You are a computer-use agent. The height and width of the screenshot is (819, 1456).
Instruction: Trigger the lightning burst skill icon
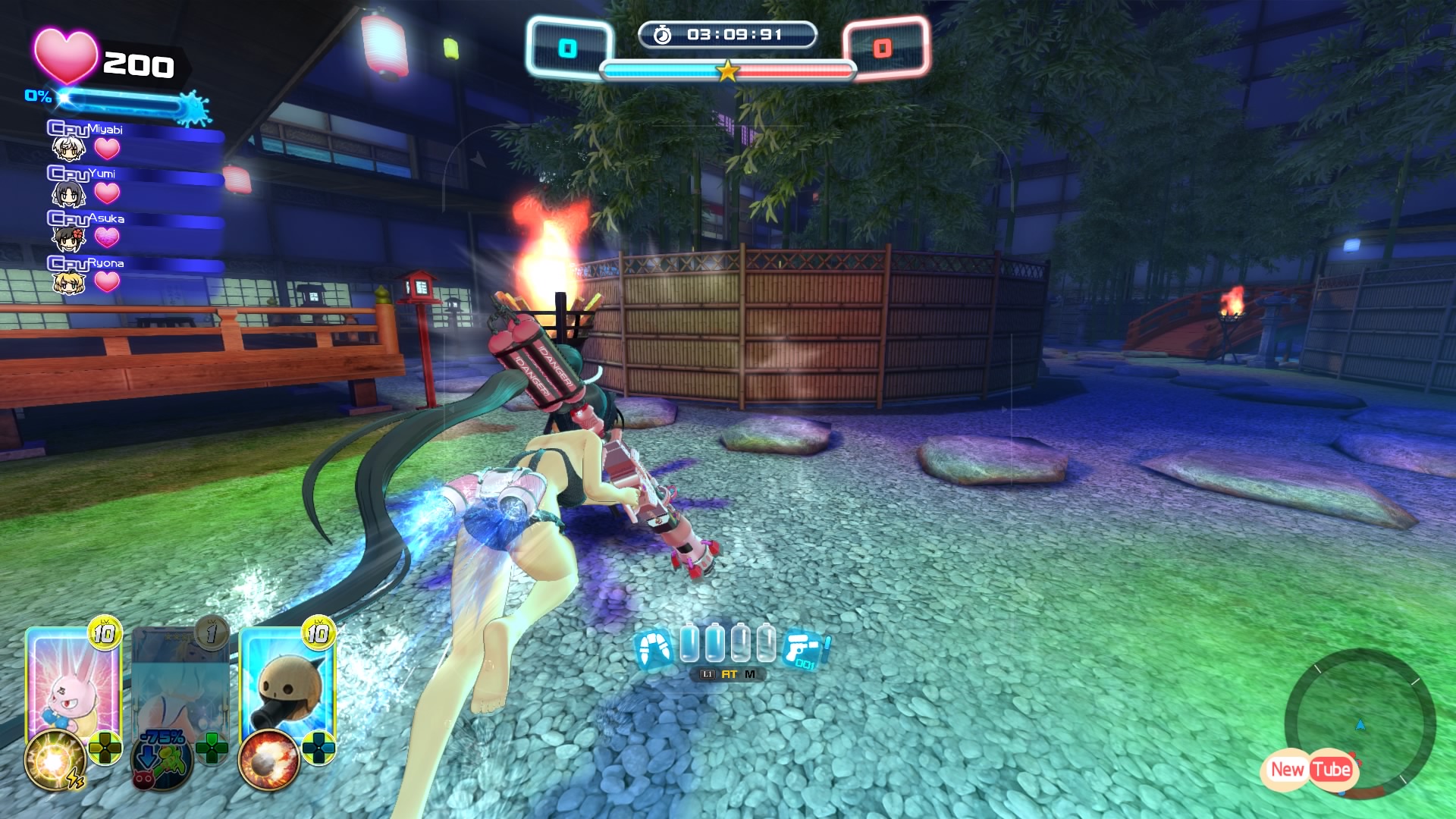click(55, 761)
